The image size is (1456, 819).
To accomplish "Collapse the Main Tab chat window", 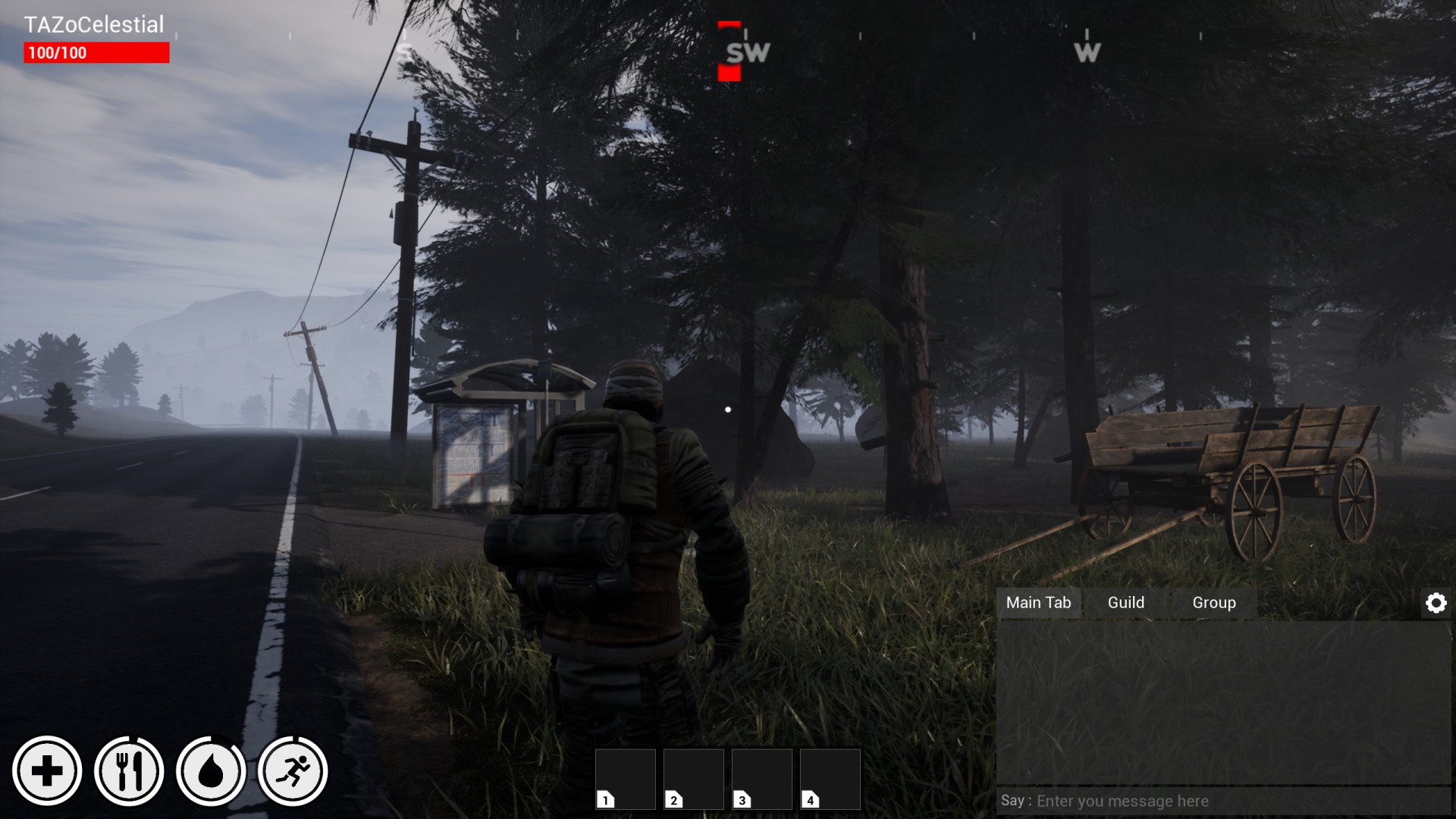I will click(1039, 603).
